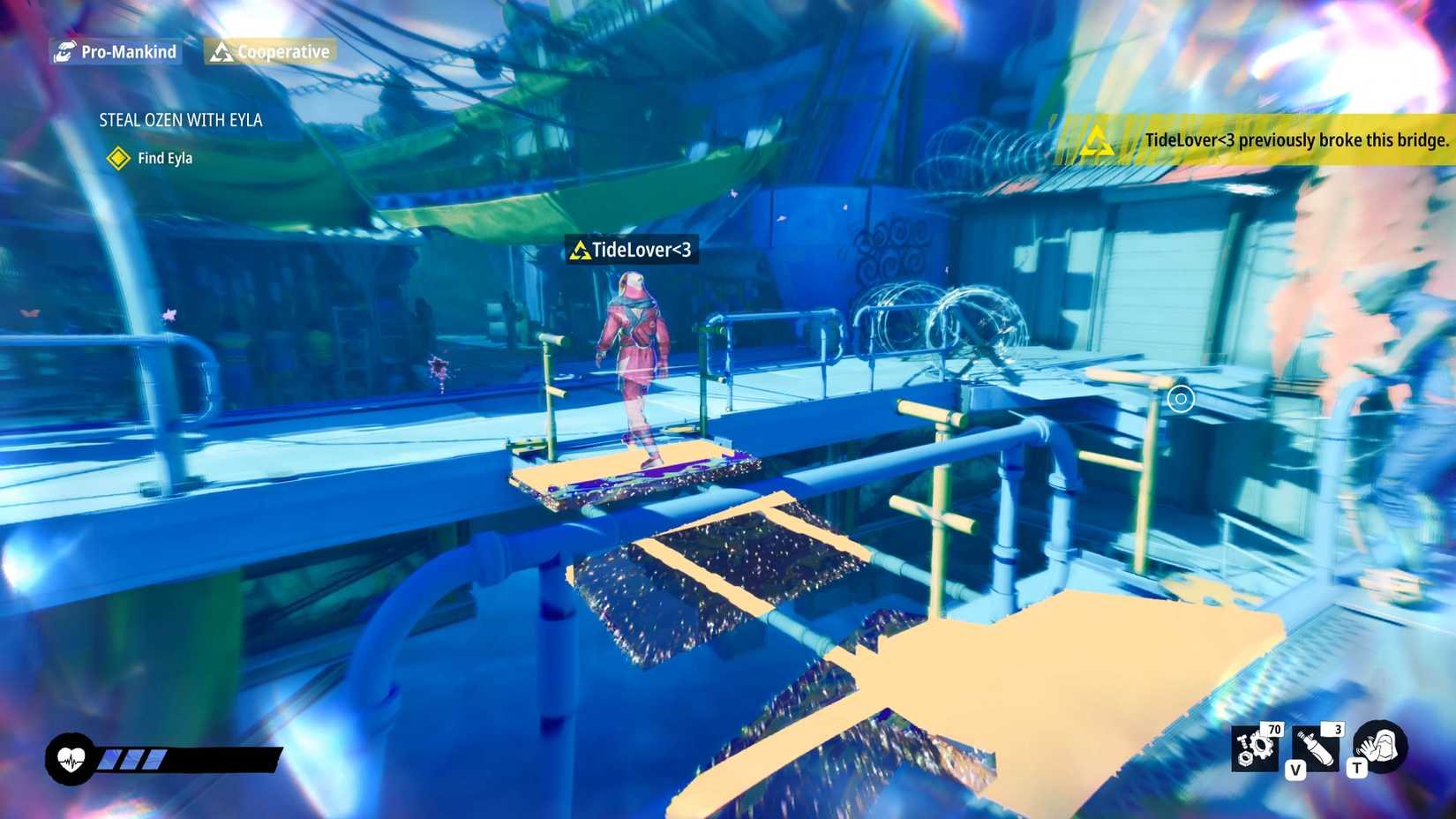Click the spray can consumable icon

tap(1317, 746)
